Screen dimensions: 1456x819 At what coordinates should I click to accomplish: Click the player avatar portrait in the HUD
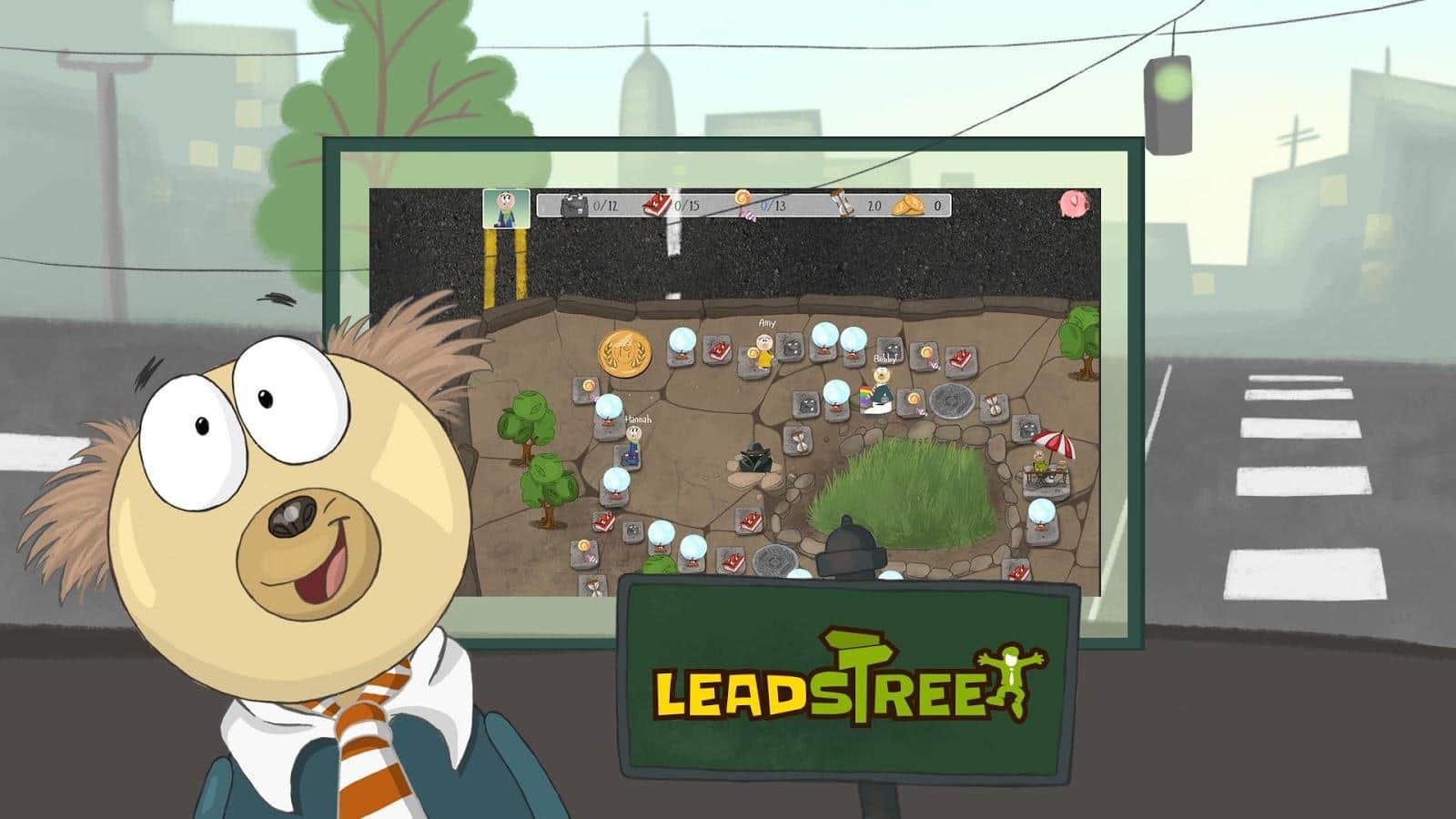pyautogui.click(x=505, y=207)
